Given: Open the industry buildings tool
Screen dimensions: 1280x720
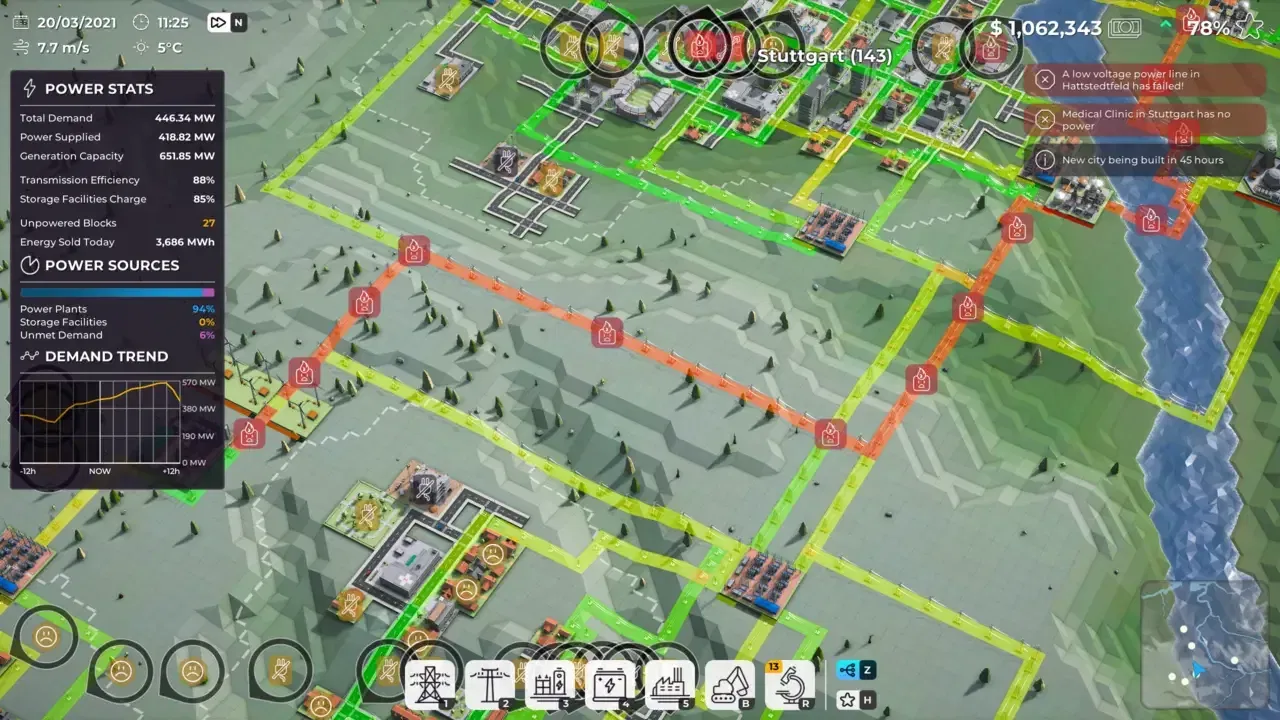Looking at the screenshot, I should (x=668, y=684).
